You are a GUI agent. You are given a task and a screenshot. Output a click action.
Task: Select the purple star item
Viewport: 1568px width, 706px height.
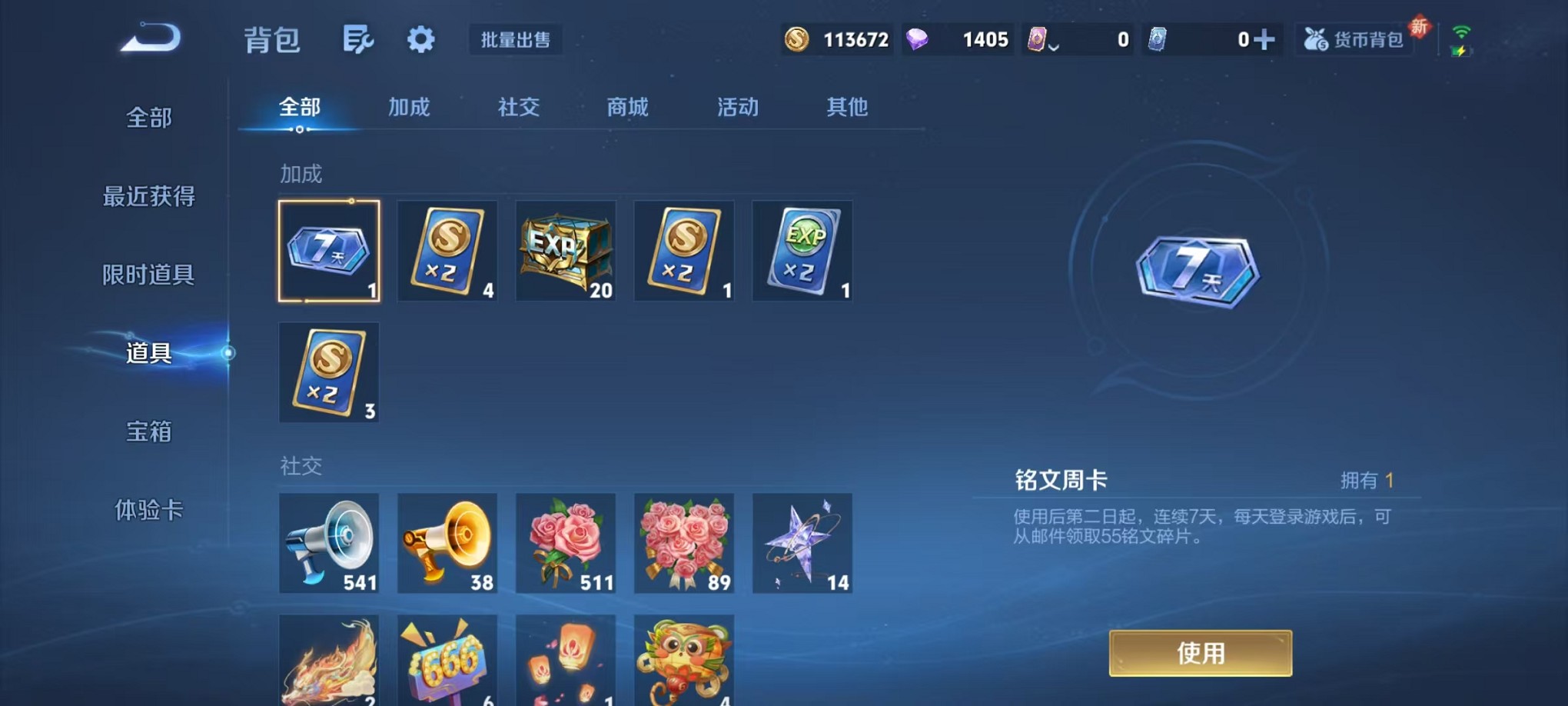[x=802, y=543]
